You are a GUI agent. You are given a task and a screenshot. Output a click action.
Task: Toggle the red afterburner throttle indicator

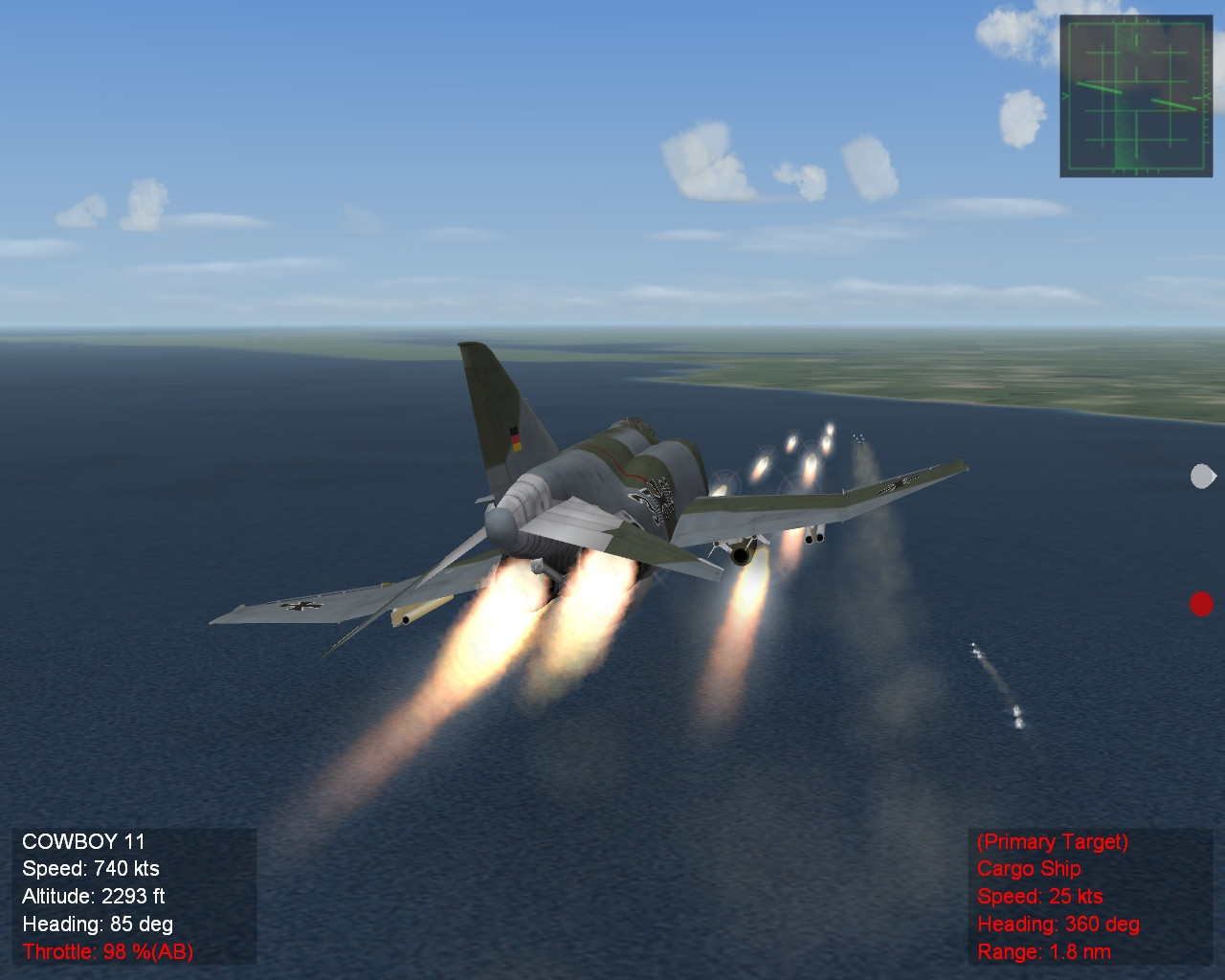pos(108,952)
